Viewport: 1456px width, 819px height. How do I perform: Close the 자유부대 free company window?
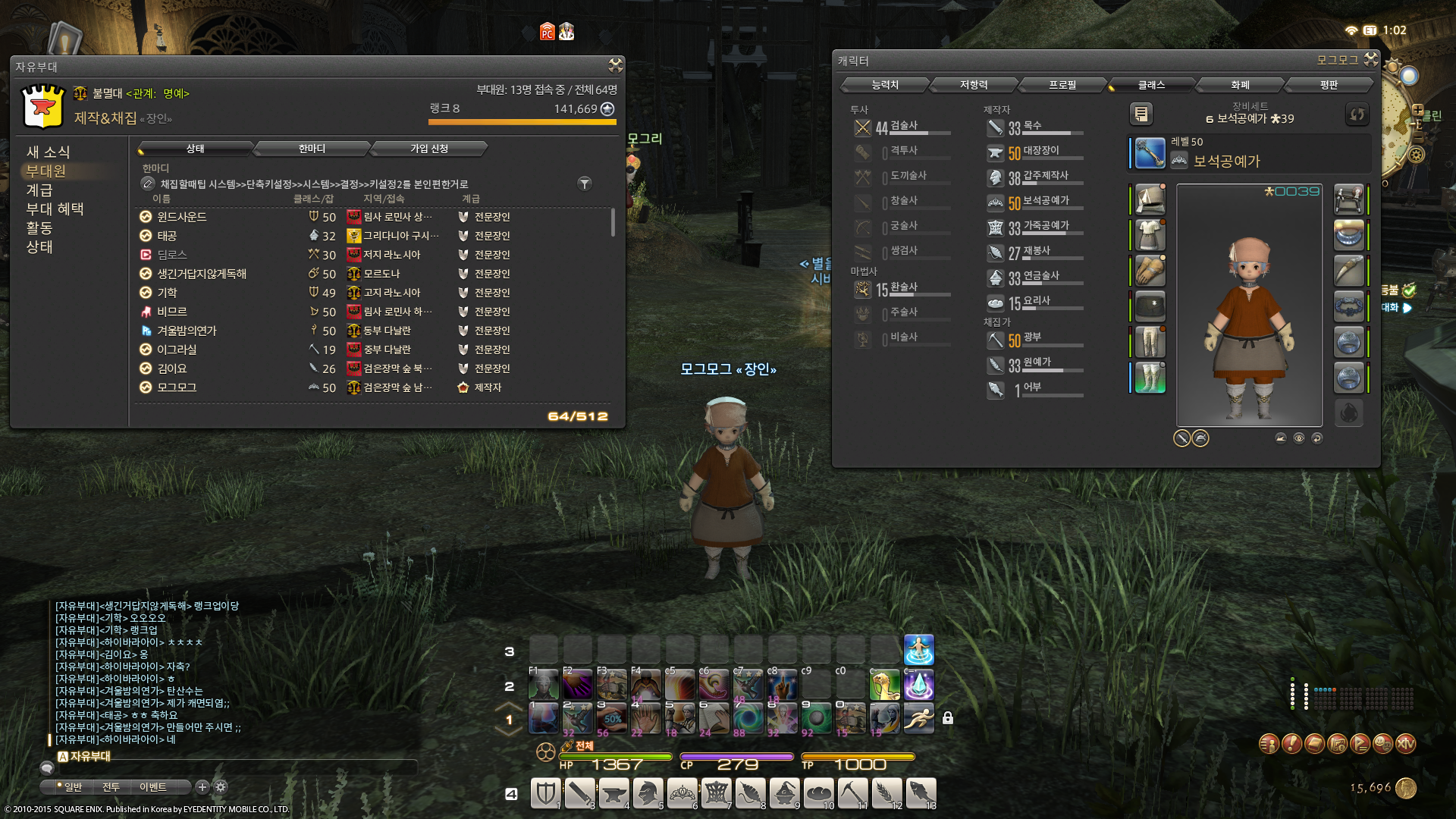[615, 66]
